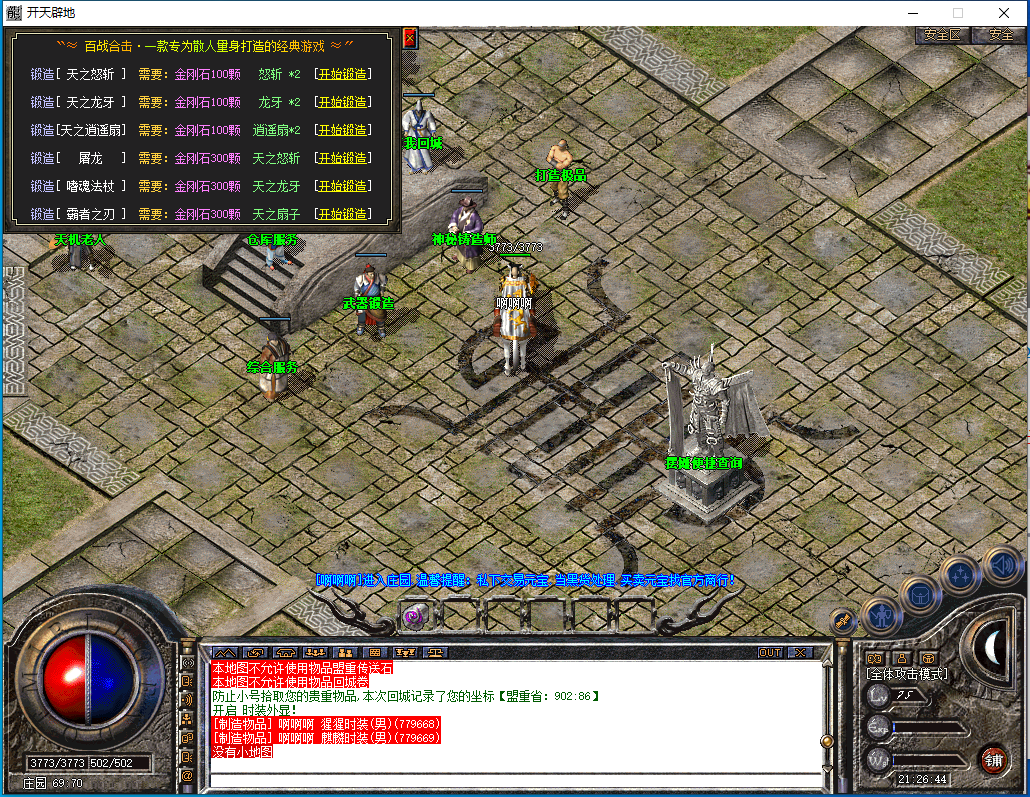Close the 开天辟地 game window

click(x=1003, y=13)
